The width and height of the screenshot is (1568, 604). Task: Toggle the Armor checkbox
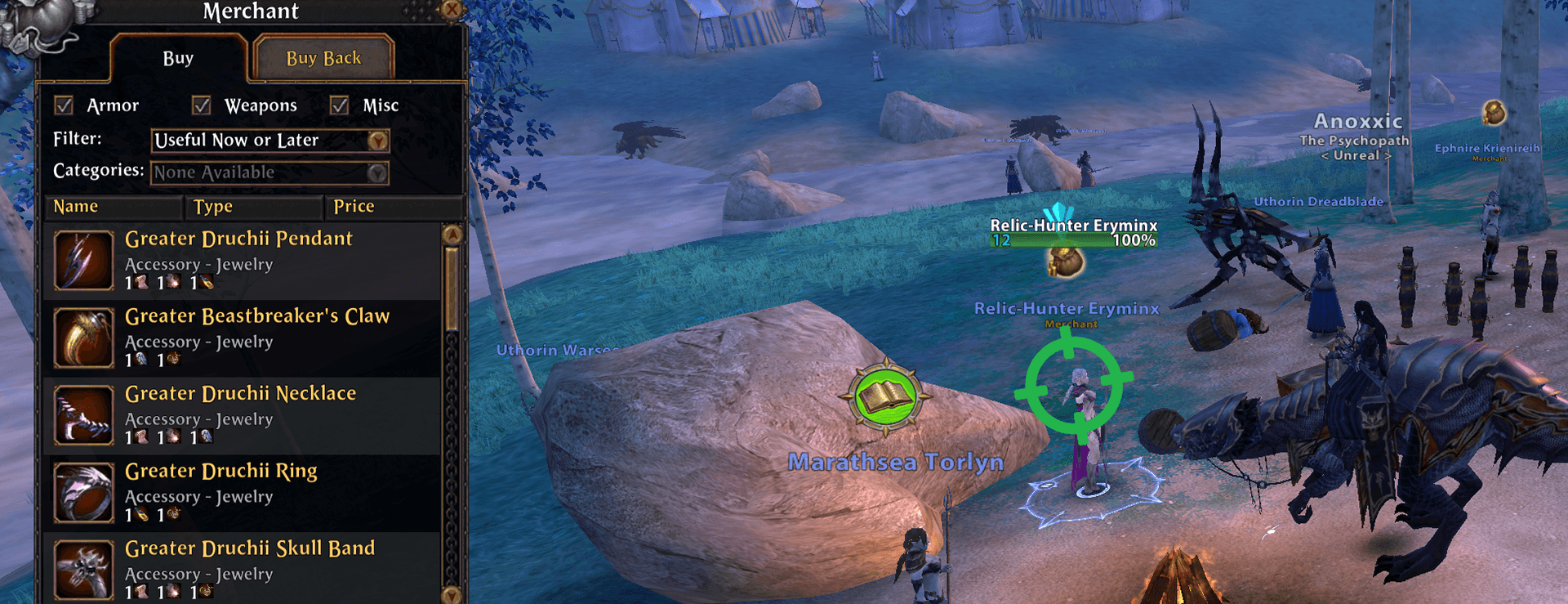pyautogui.click(x=64, y=105)
